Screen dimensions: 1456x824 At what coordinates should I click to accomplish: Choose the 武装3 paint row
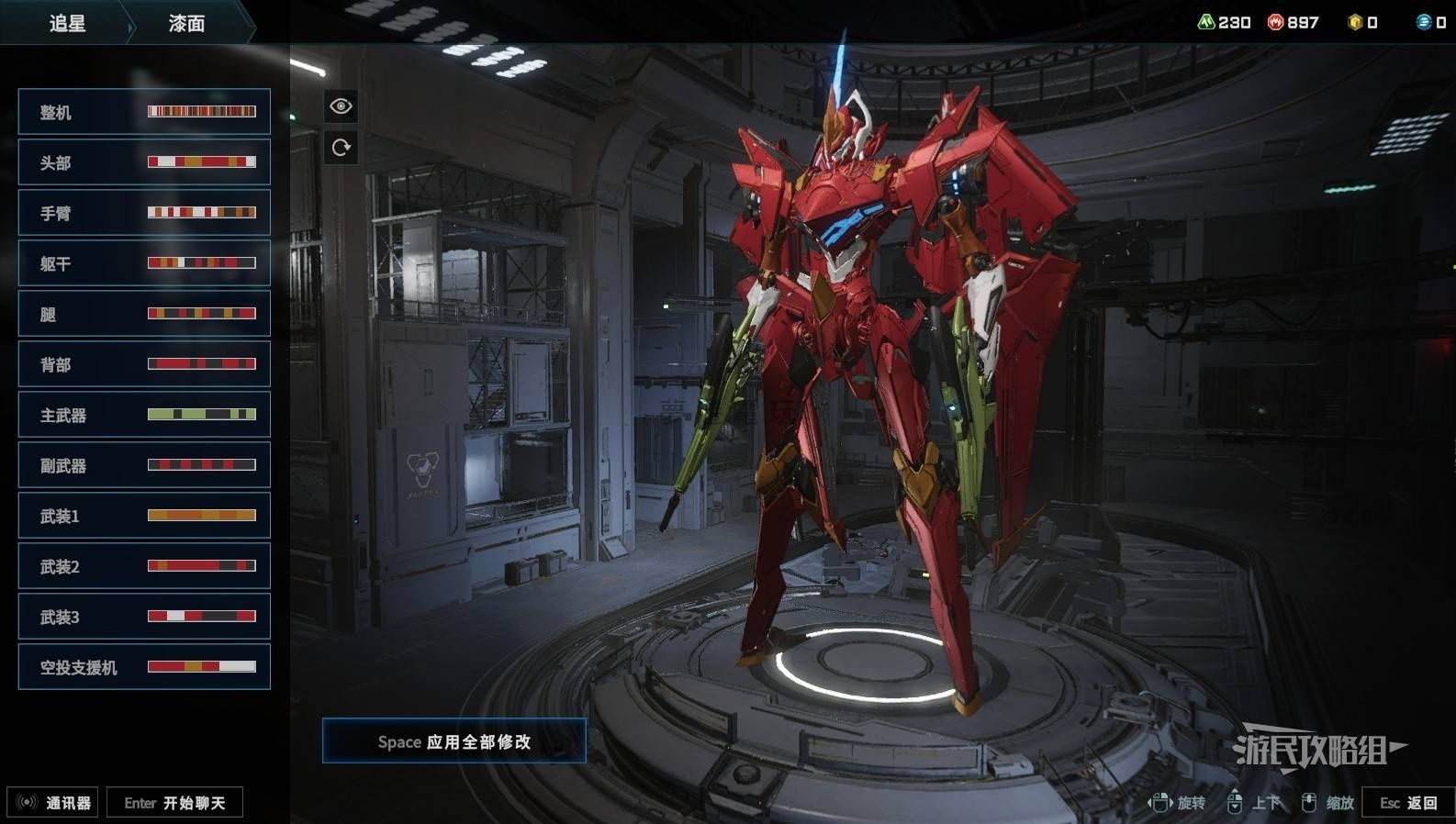(x=144, y=617)
